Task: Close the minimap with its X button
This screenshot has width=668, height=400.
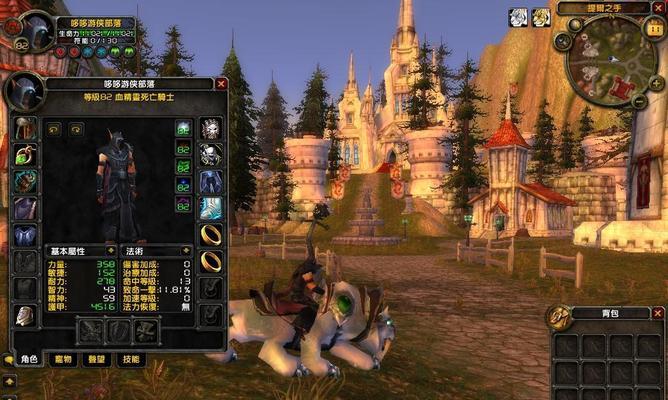Action: 658,9
